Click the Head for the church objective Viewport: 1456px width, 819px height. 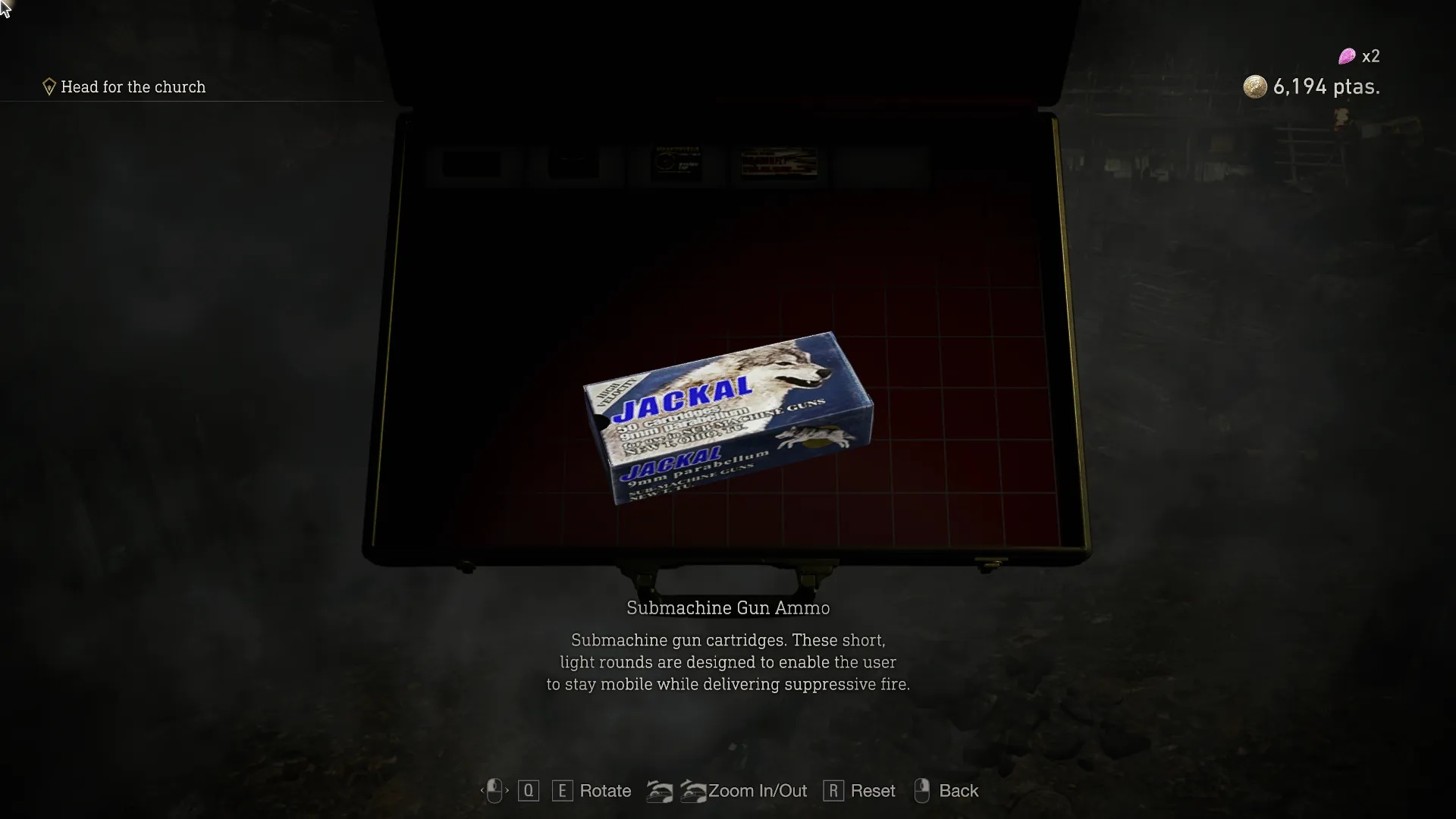(133, 87)
